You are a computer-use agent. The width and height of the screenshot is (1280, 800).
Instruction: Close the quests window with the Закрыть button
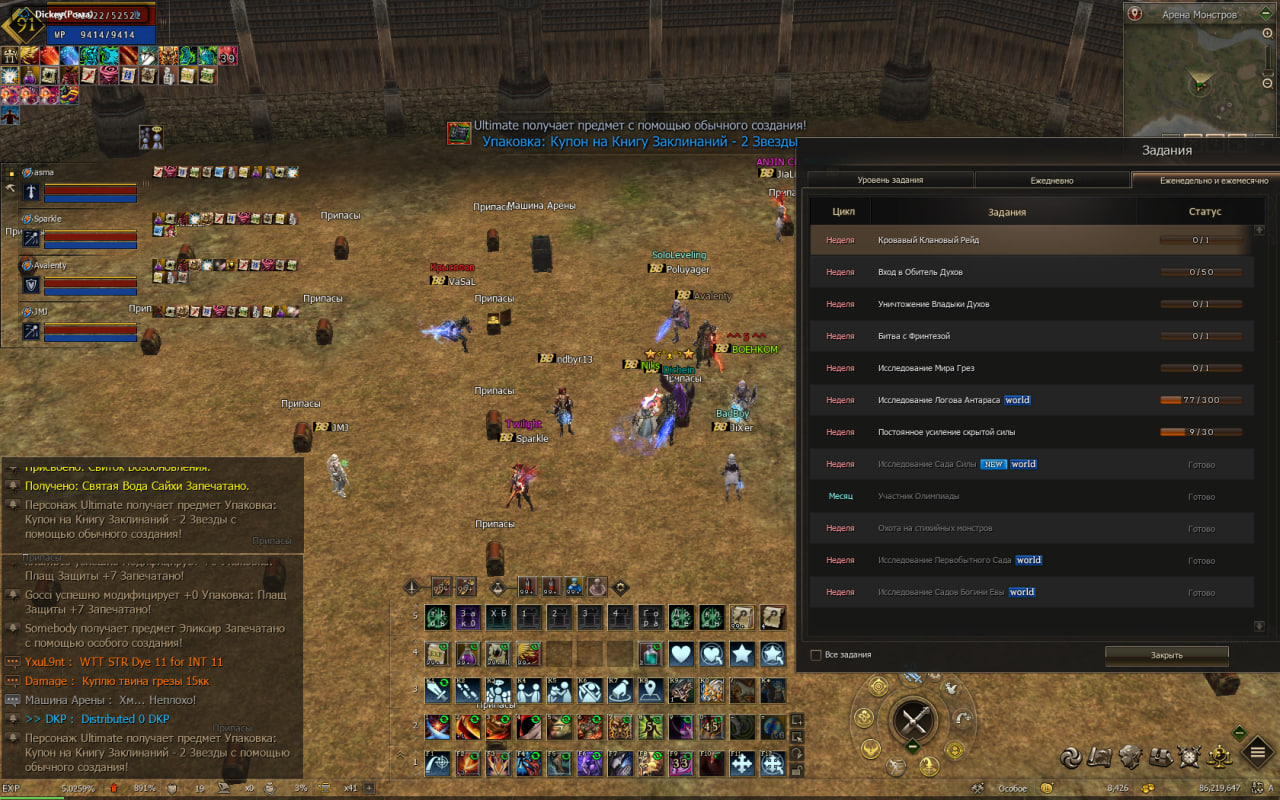(1166, 655)
